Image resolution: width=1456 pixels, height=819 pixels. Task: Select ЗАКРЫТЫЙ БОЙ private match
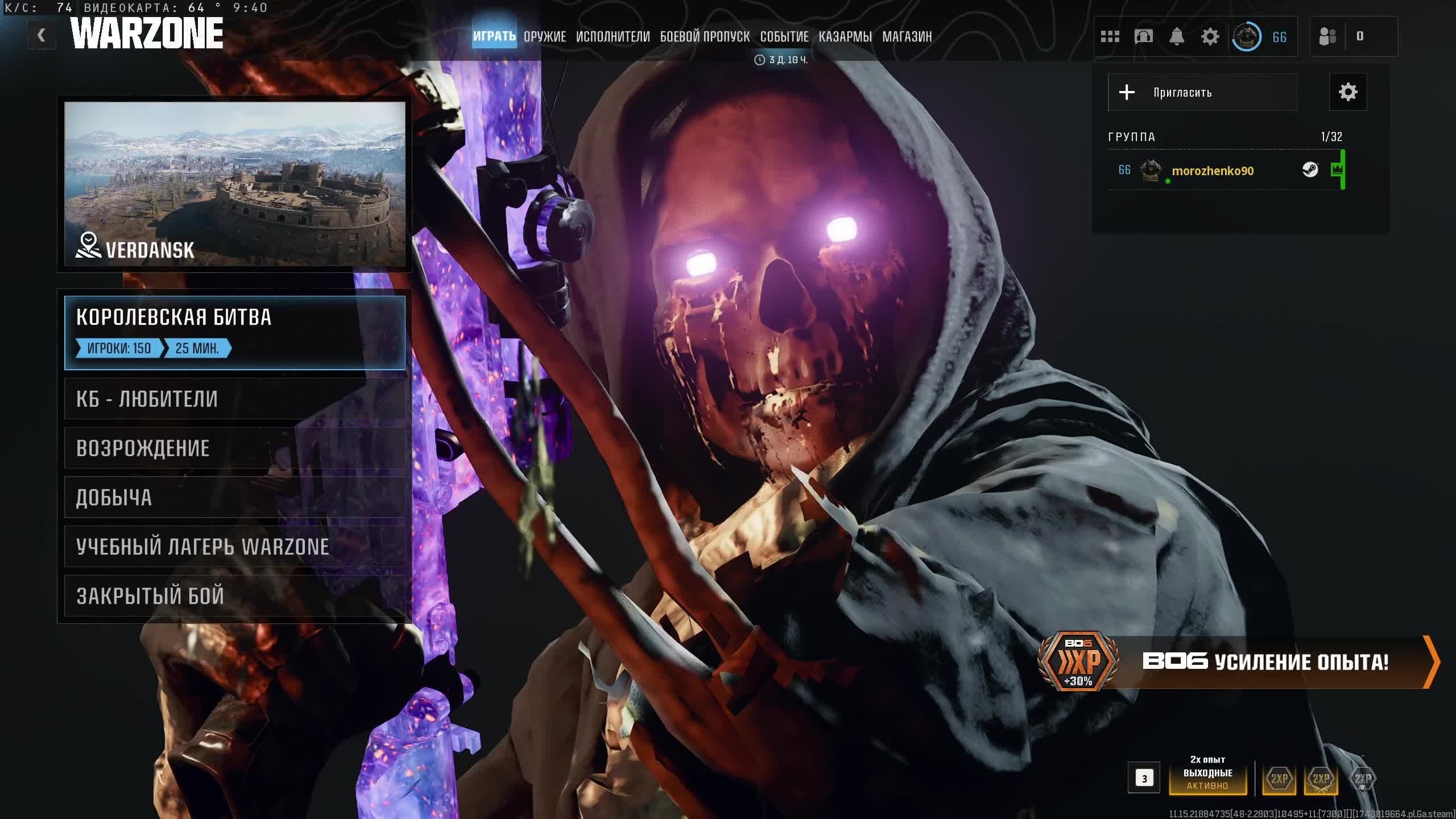234,596
